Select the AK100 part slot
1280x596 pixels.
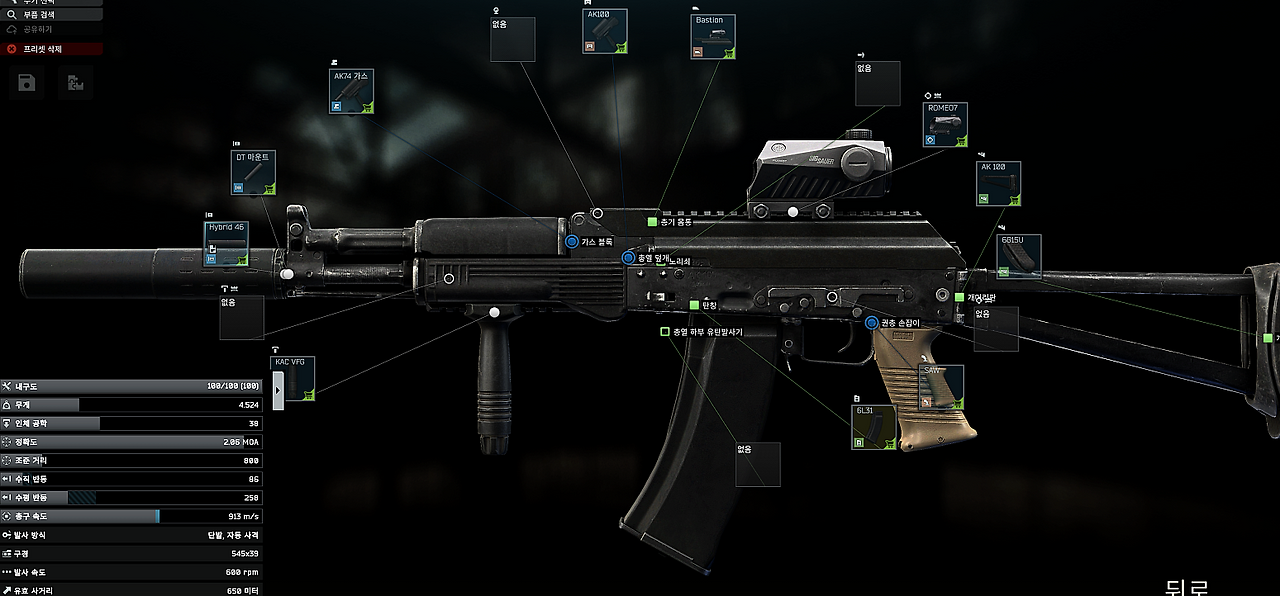[604, 31]
